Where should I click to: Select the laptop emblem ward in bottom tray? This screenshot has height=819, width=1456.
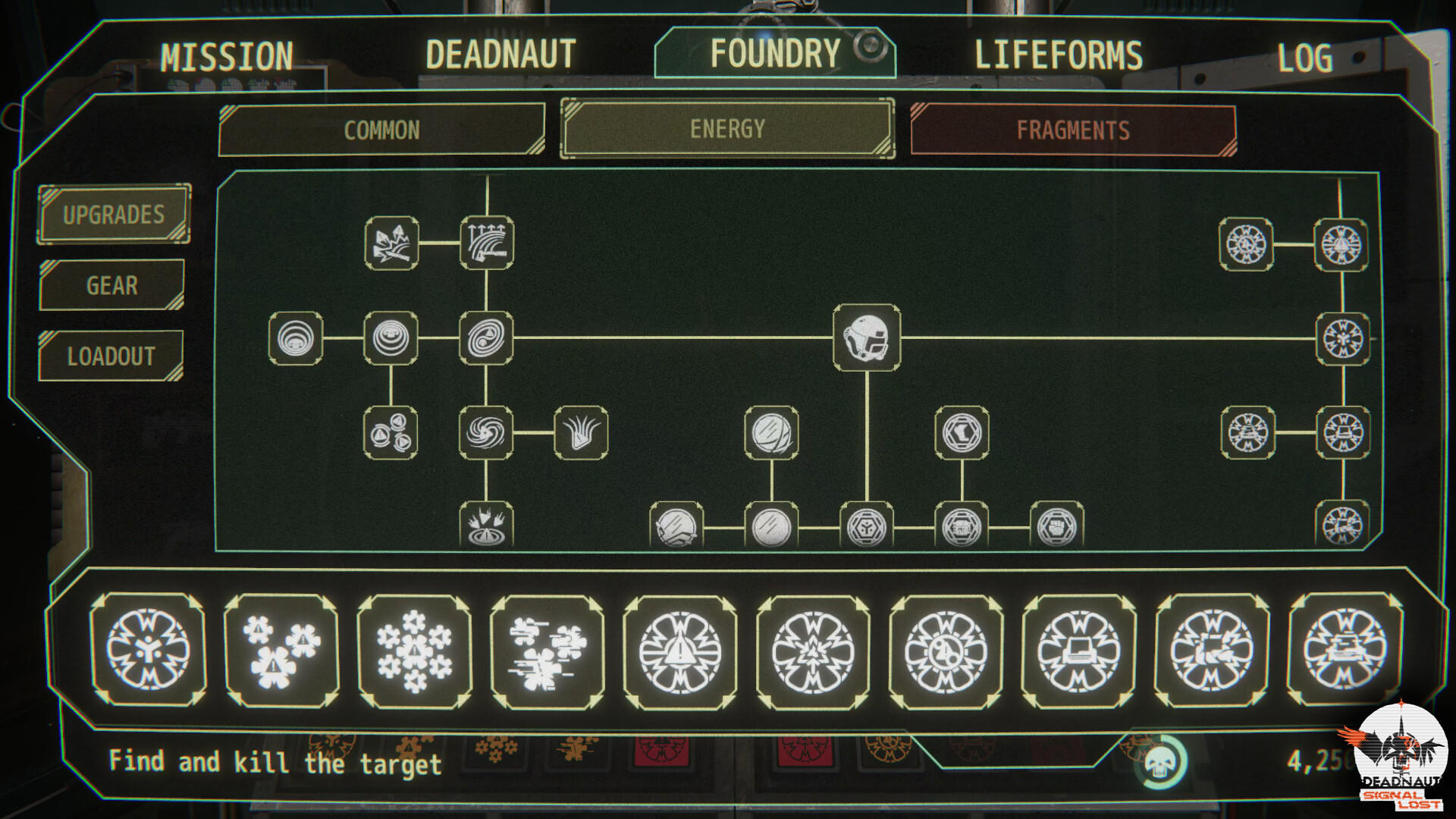(x=1077, y=652)
